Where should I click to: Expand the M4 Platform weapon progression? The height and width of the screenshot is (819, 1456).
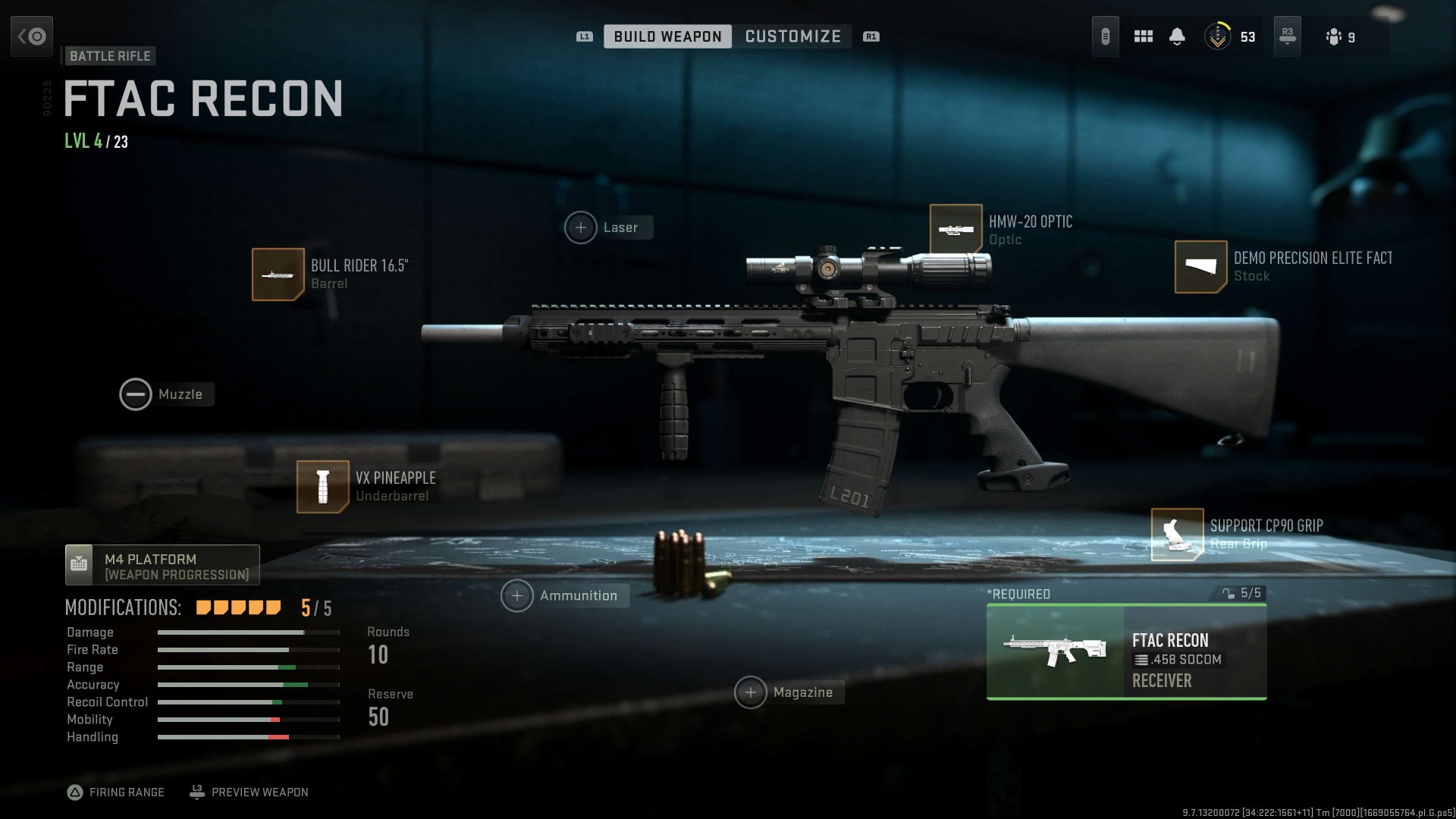pyautogui.click(x=162, y=565)
